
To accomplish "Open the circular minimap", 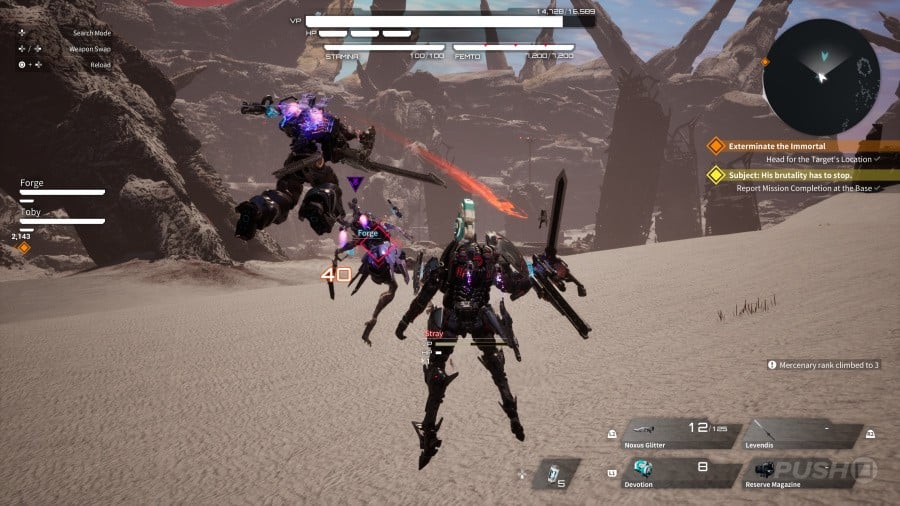I will tap(822, 77).
